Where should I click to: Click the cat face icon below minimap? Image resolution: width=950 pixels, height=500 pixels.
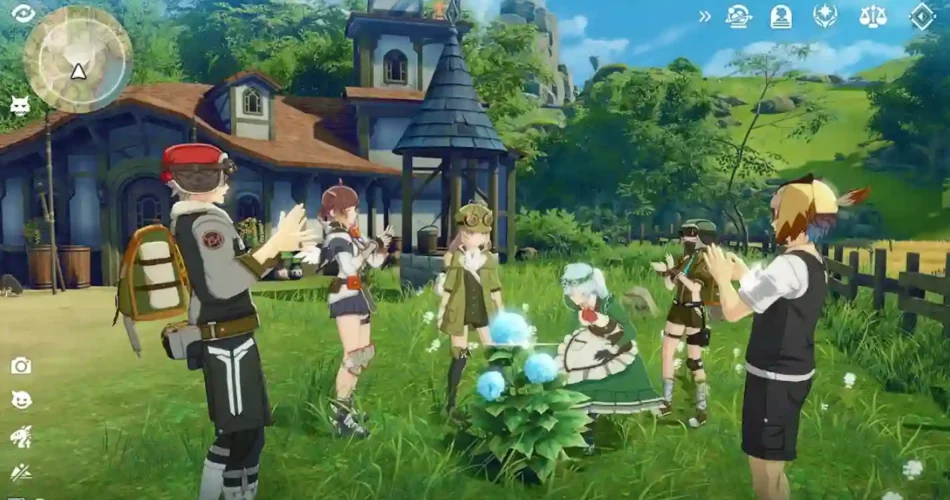19,105
